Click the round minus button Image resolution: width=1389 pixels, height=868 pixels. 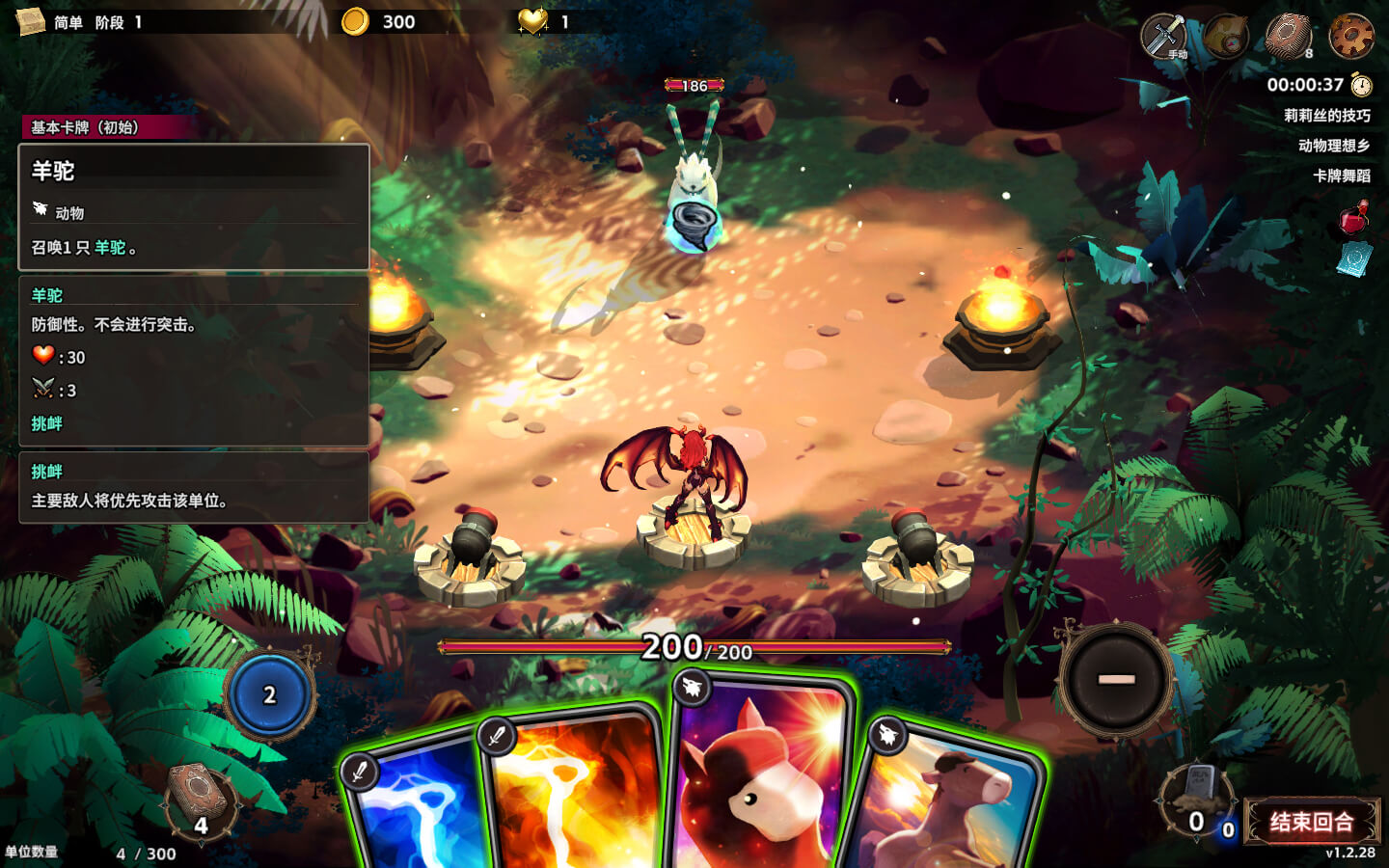tap(1116, 679)
